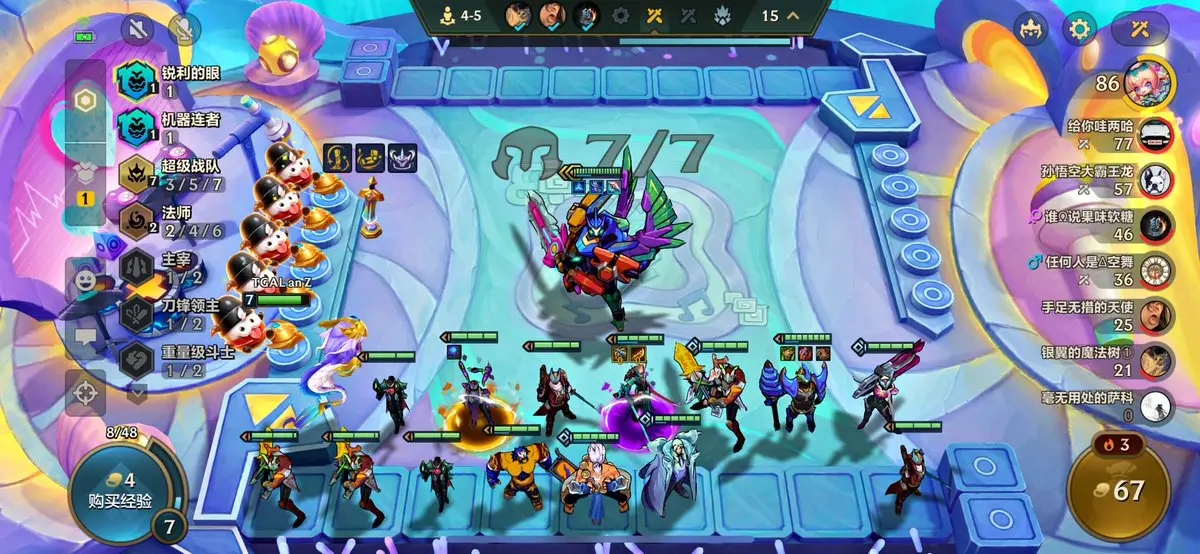Inspect the first augment icon above the board
Image resolution: width=1200 pixels, height=554 pixels.
click(x=337, y=158)
